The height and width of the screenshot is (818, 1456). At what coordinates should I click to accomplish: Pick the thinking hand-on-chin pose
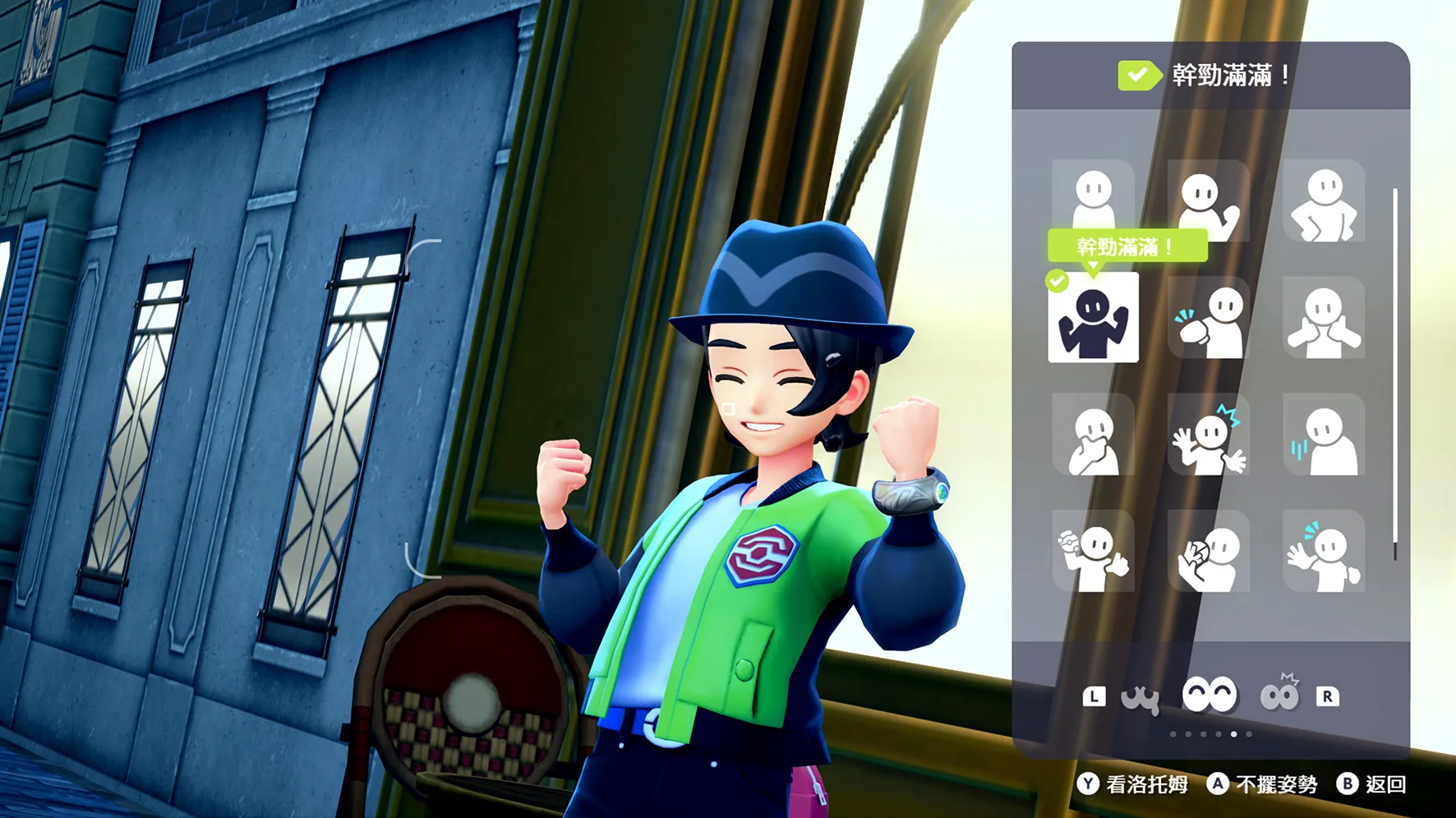(1093, 434)
